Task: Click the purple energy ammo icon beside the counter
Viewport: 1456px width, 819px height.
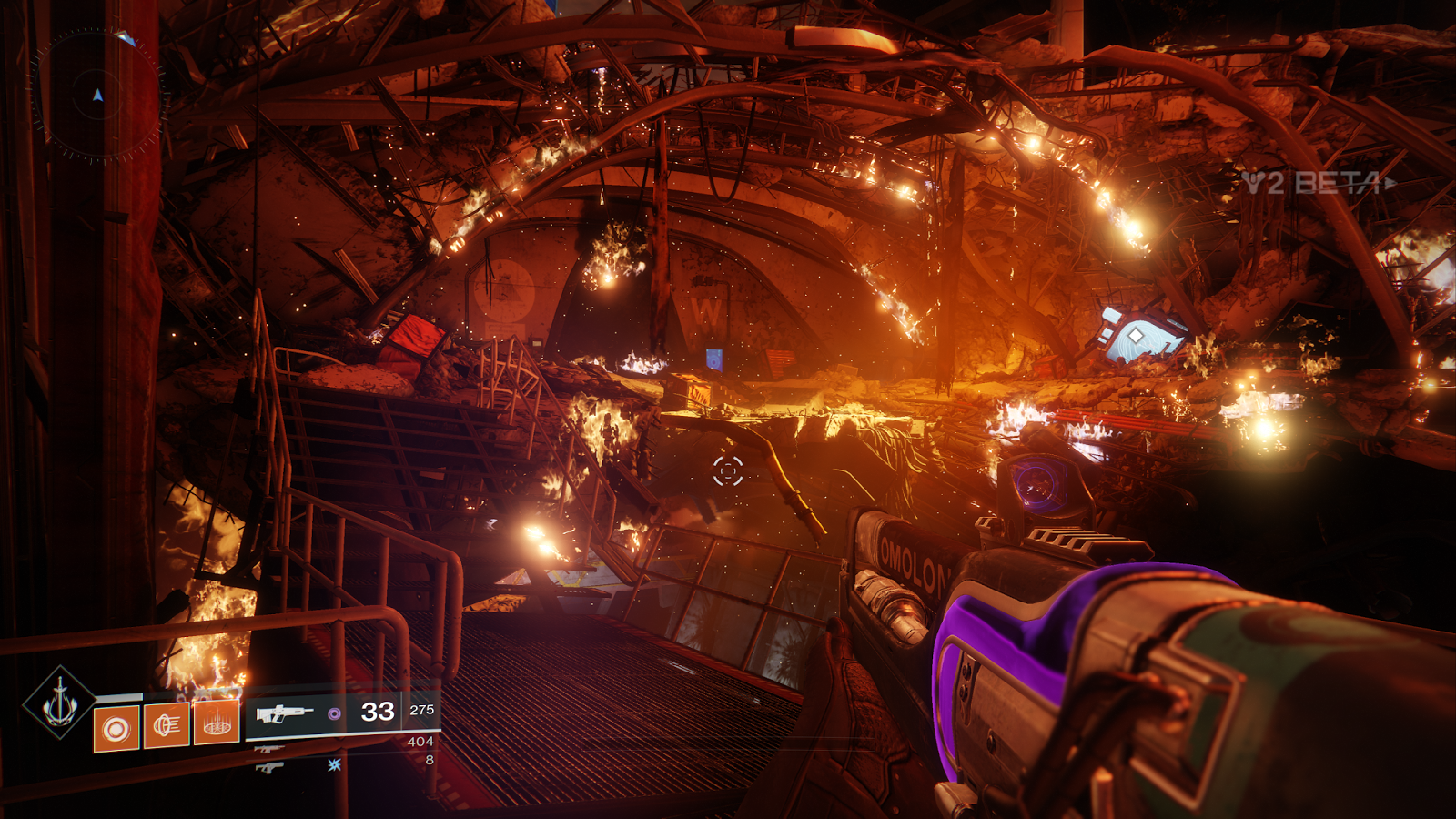Action: (x=335, y=713)
